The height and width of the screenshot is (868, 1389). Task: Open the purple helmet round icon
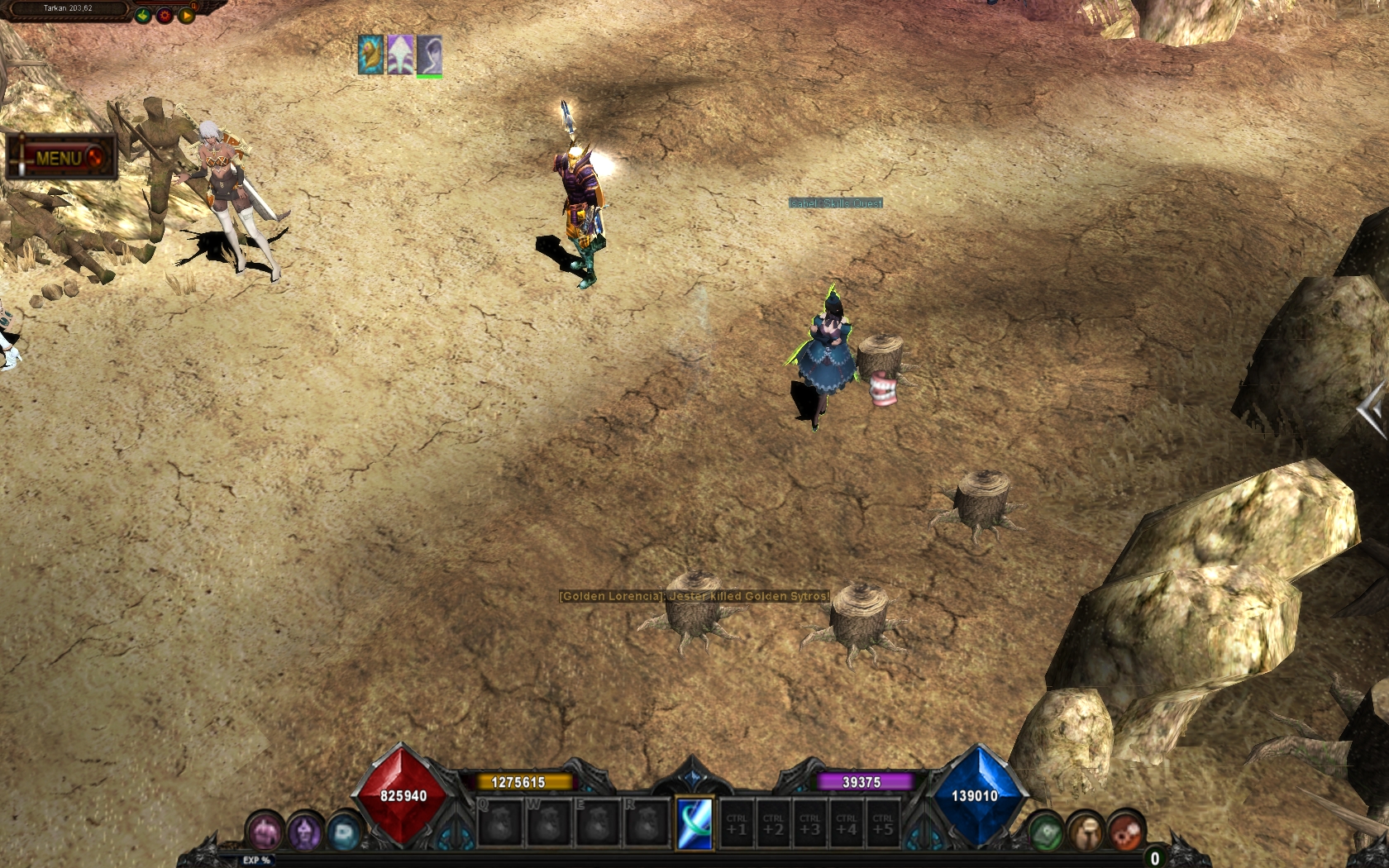pyautogui.click(x=304, y=832)
